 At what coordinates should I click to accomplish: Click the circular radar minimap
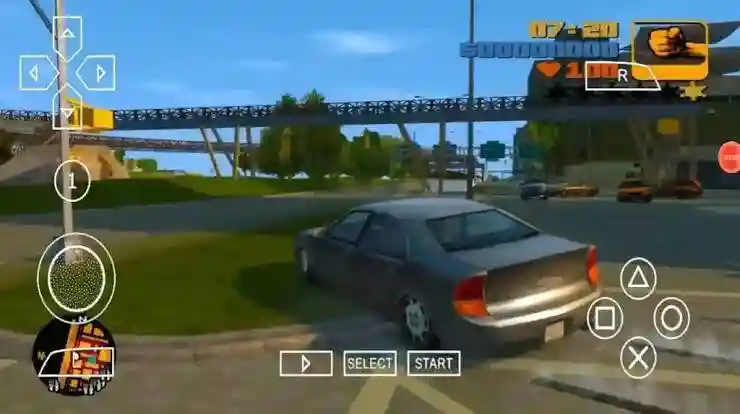(x=73, y=356)
